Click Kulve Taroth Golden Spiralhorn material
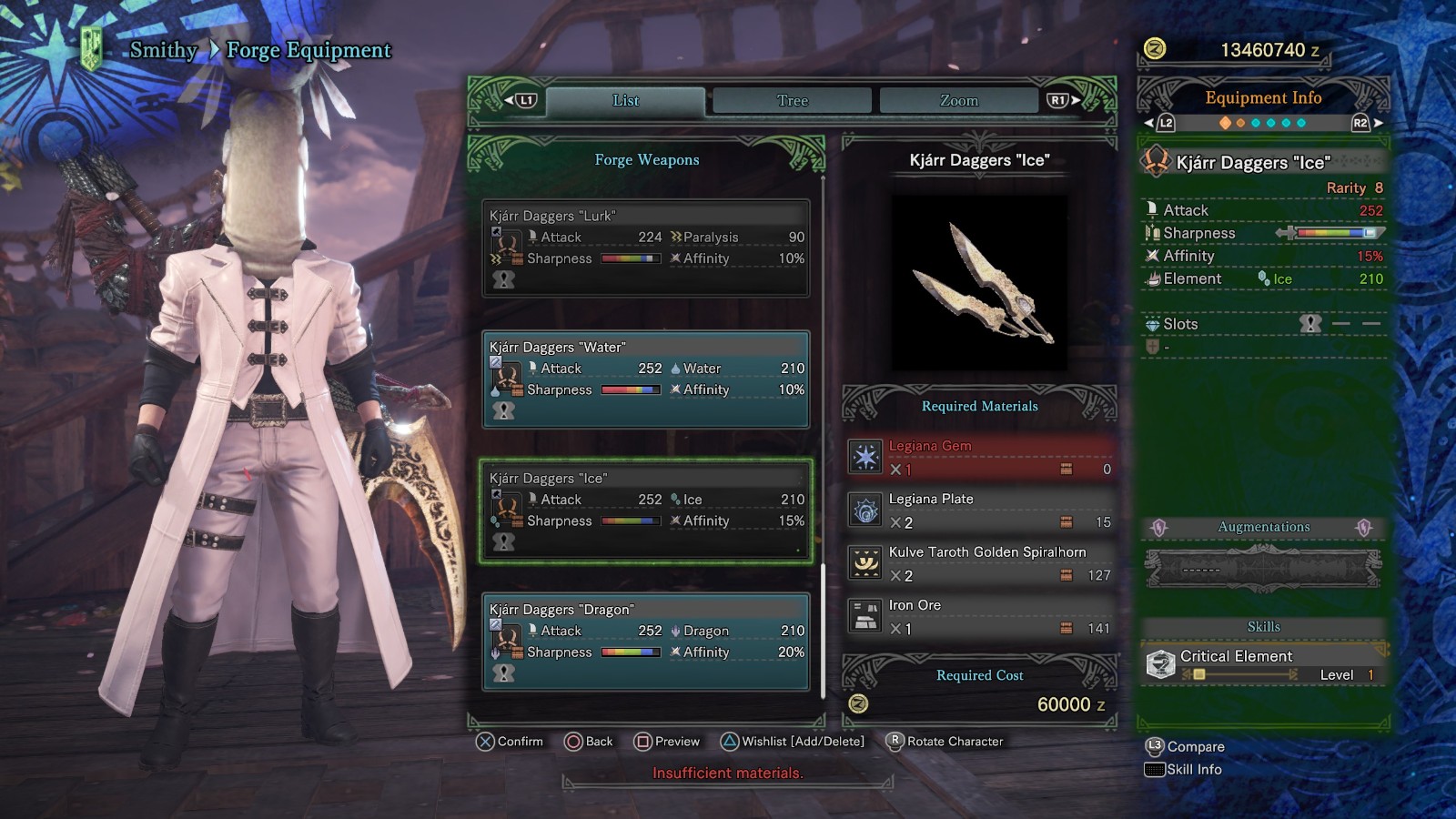Image resolution: width=1456 pixels, height=819 pixels. pyautogui.click(x=980, y=563)
